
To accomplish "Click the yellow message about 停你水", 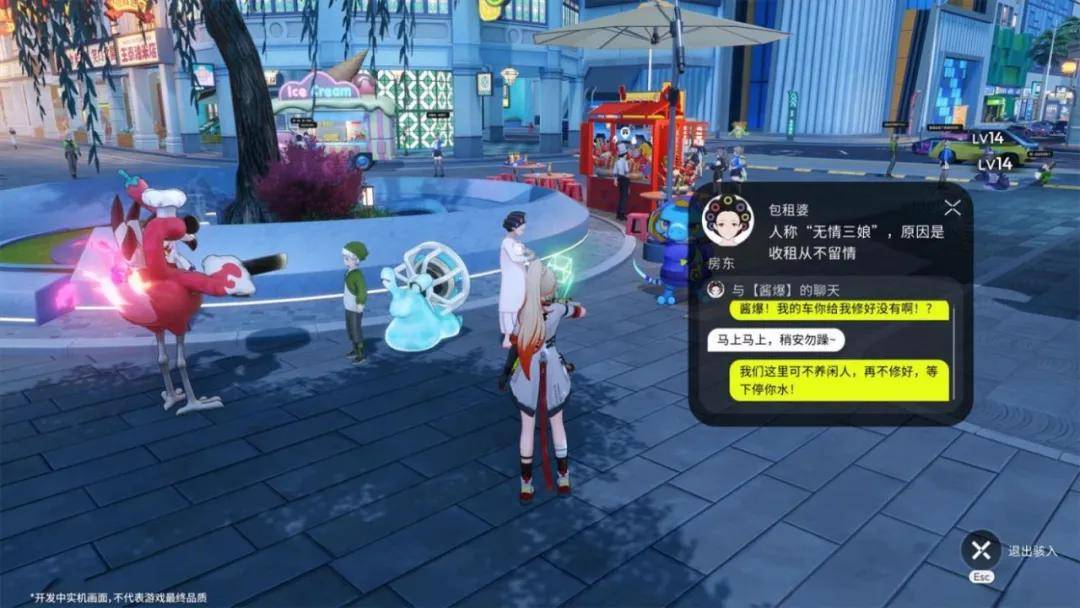I will [838, 380].
